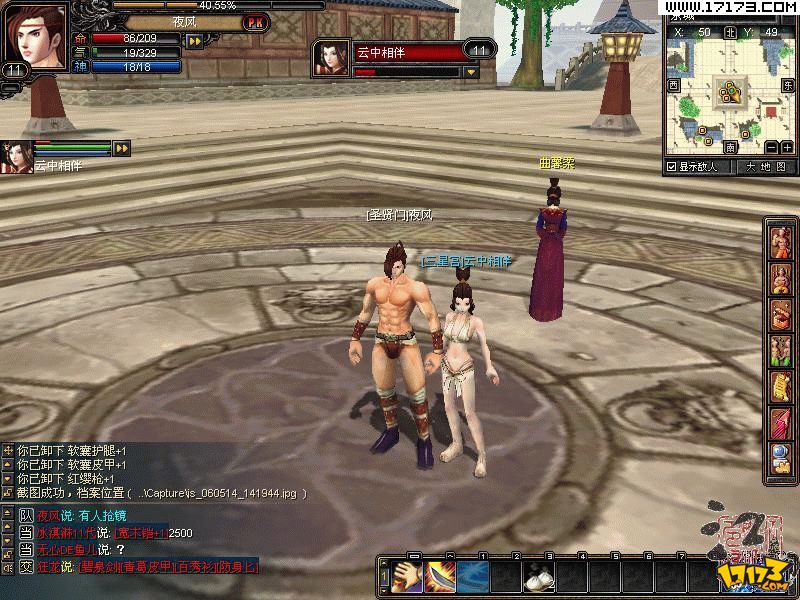Click the party member 云中相伴 portrait
Image resolution: width=800 pixels, height=600 pixels.
[16, 157]
